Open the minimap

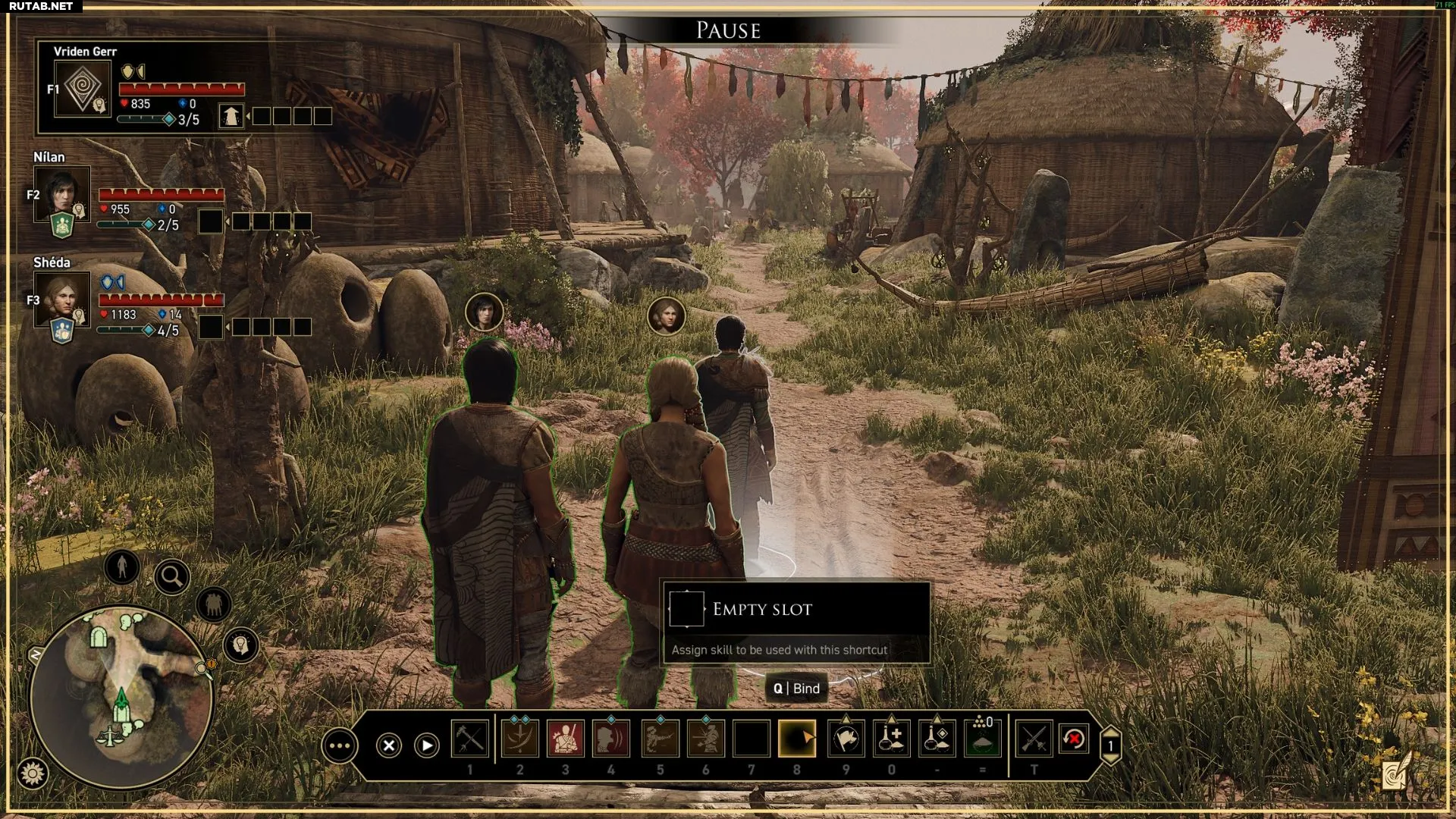pyautogui.click(x=121, y=696)
